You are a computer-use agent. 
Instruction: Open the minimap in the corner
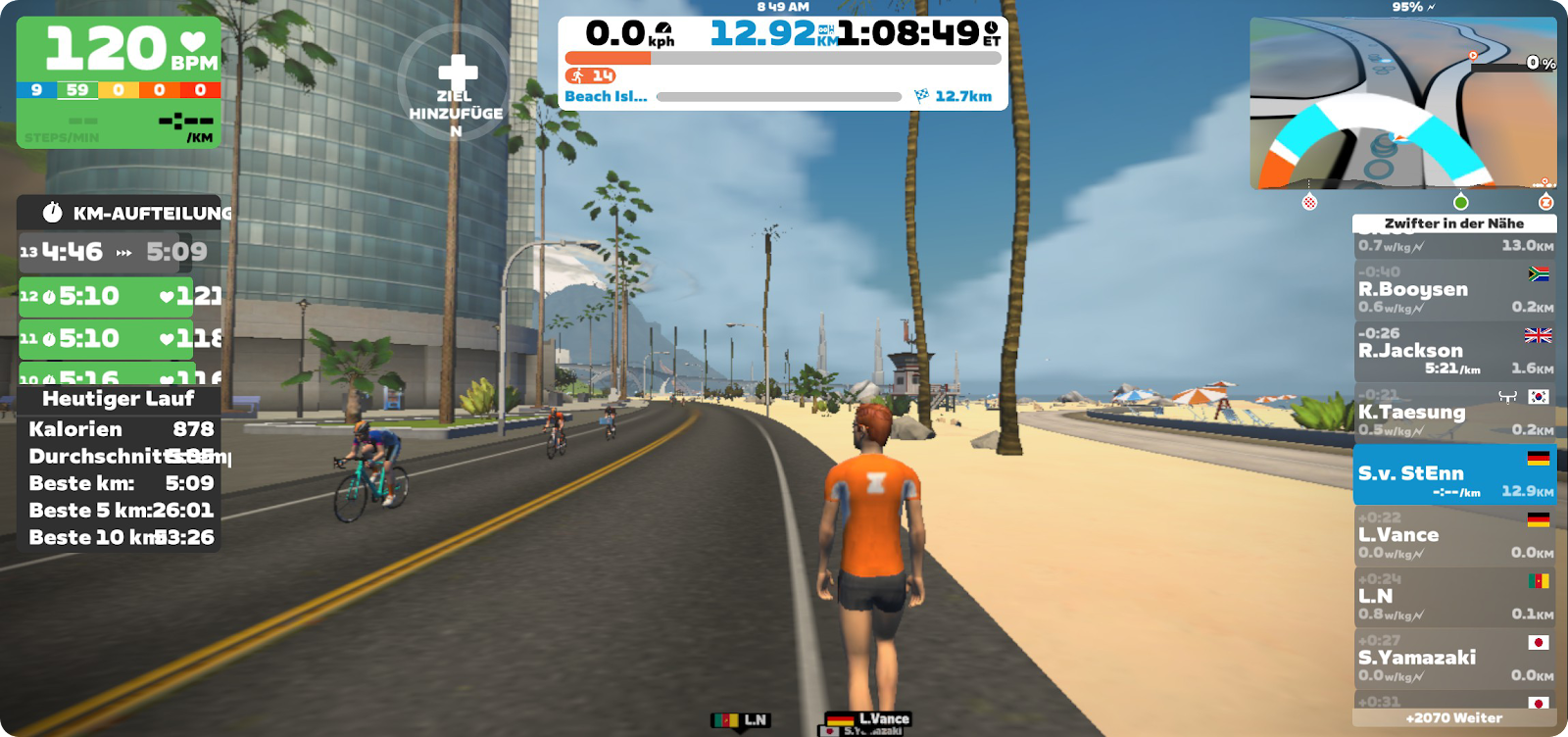(x=1402, y=103)
